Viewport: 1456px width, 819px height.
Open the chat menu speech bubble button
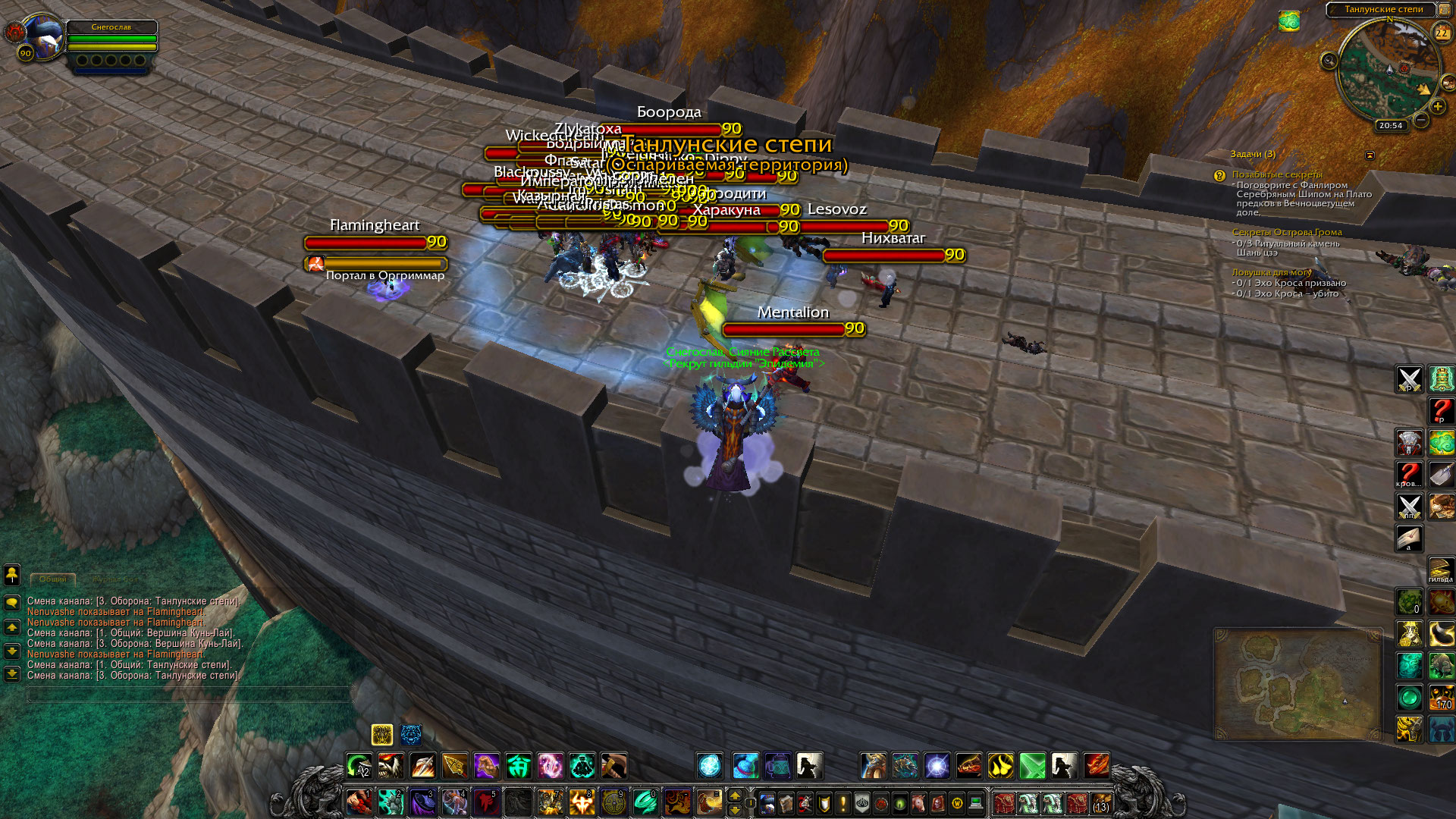12,603
